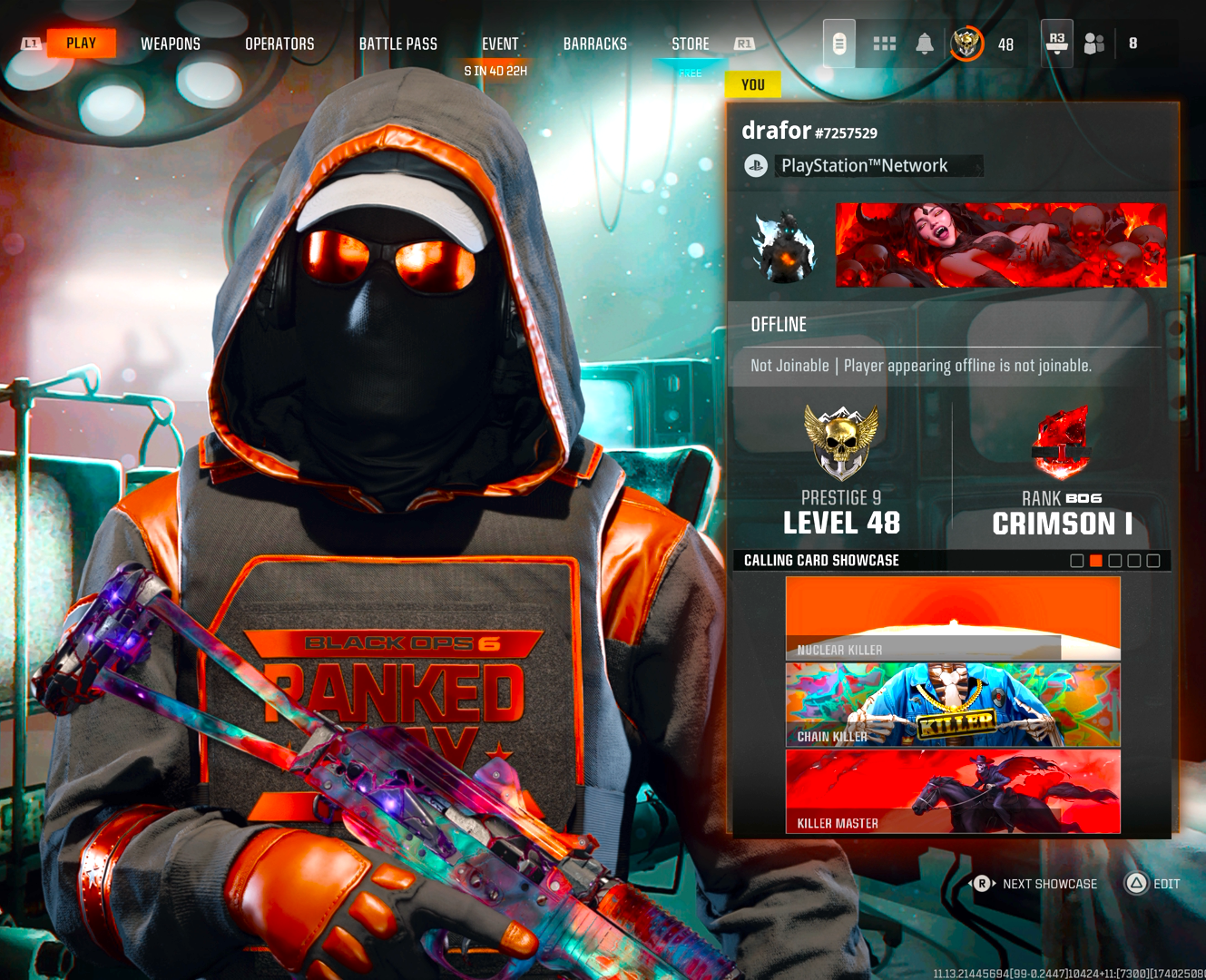Check the notification bell
Screen dimensions: 1206x980
[925, 44]
